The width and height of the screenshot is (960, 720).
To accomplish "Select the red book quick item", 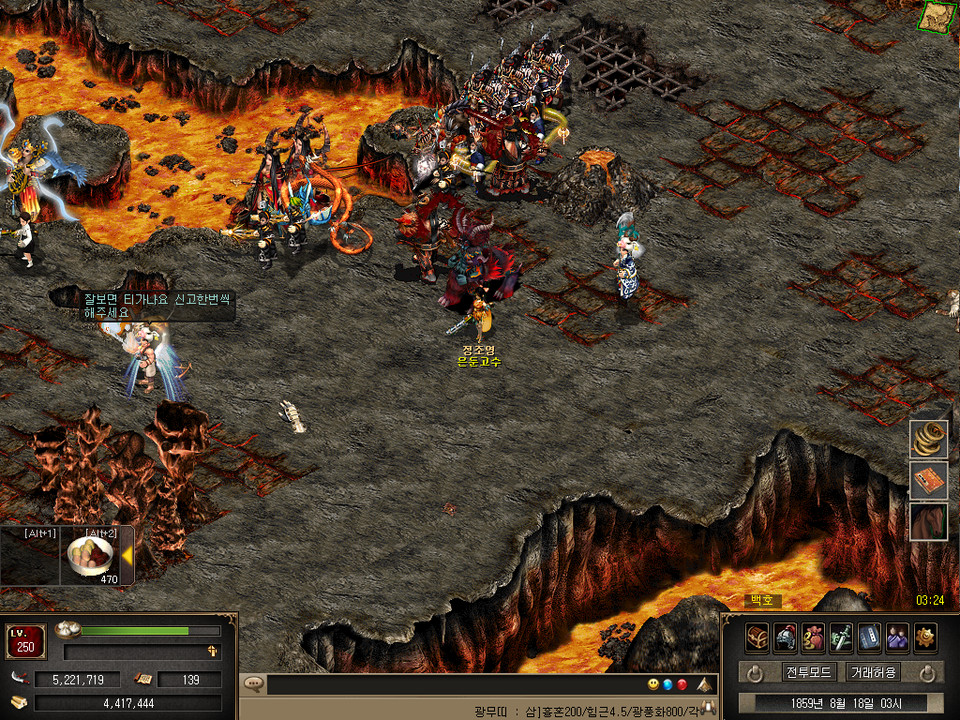I will (928, 480).
